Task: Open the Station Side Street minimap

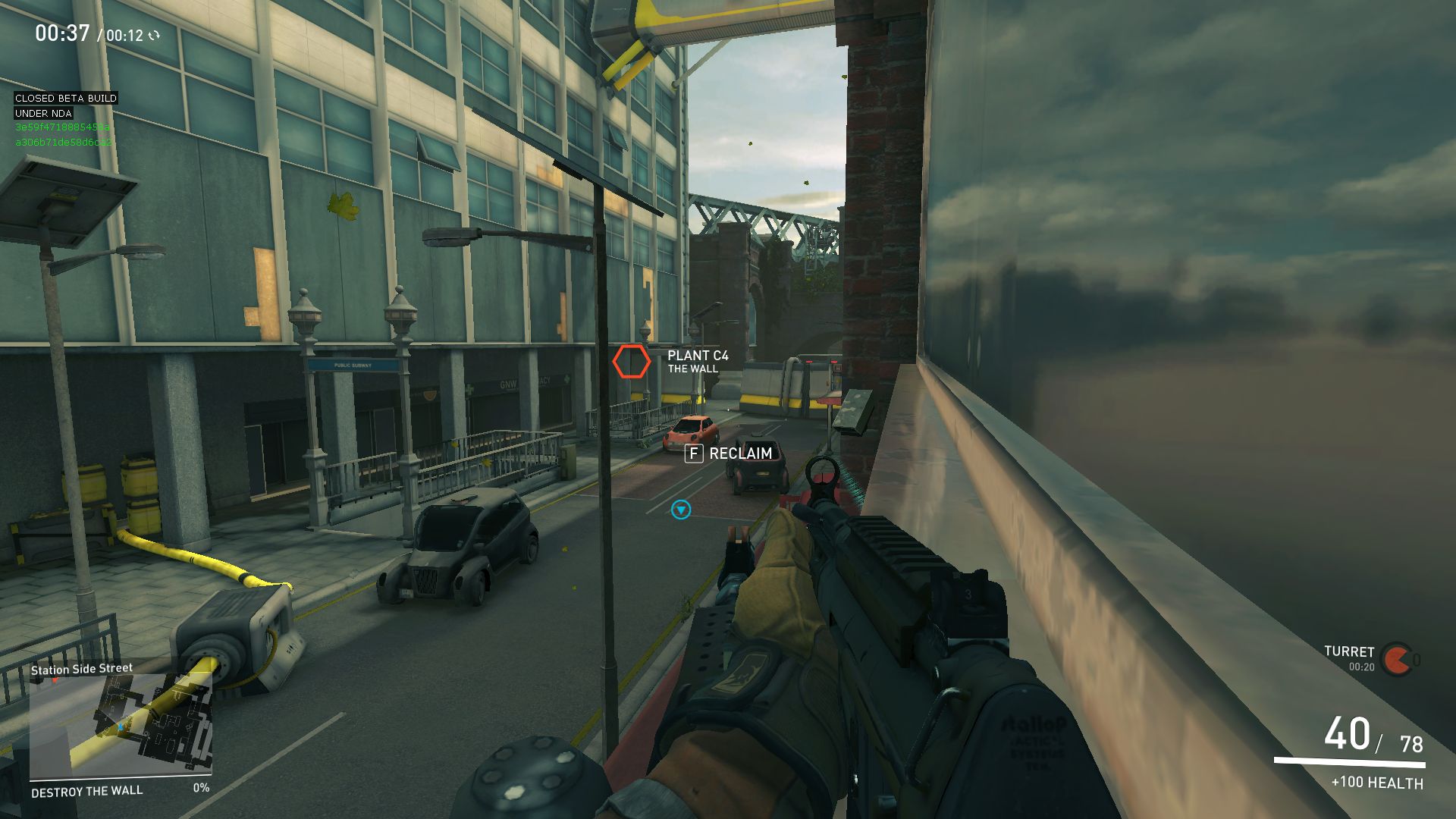Action: pos(120,726)
